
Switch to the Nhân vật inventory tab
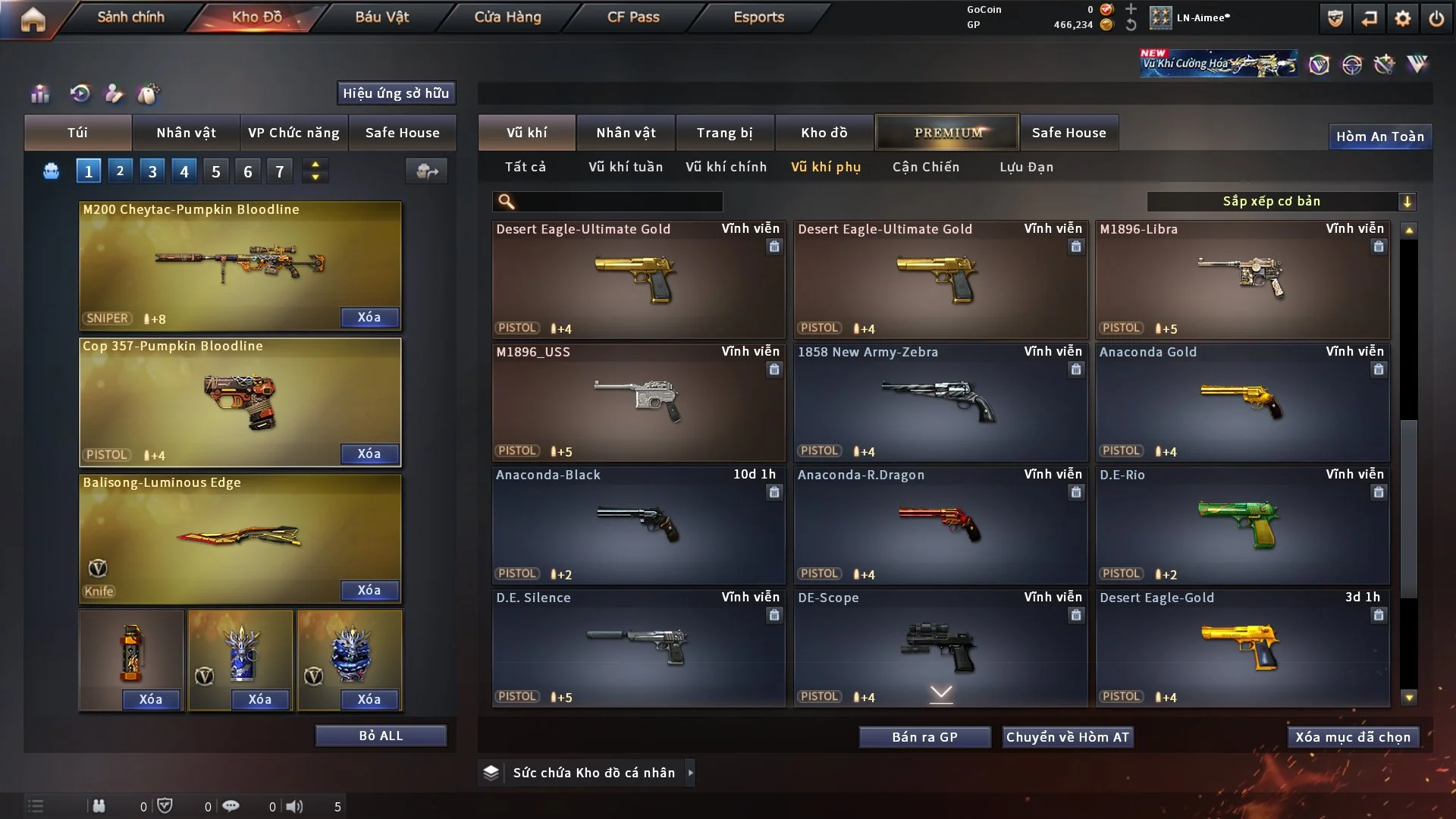click(x=626, y=133)
